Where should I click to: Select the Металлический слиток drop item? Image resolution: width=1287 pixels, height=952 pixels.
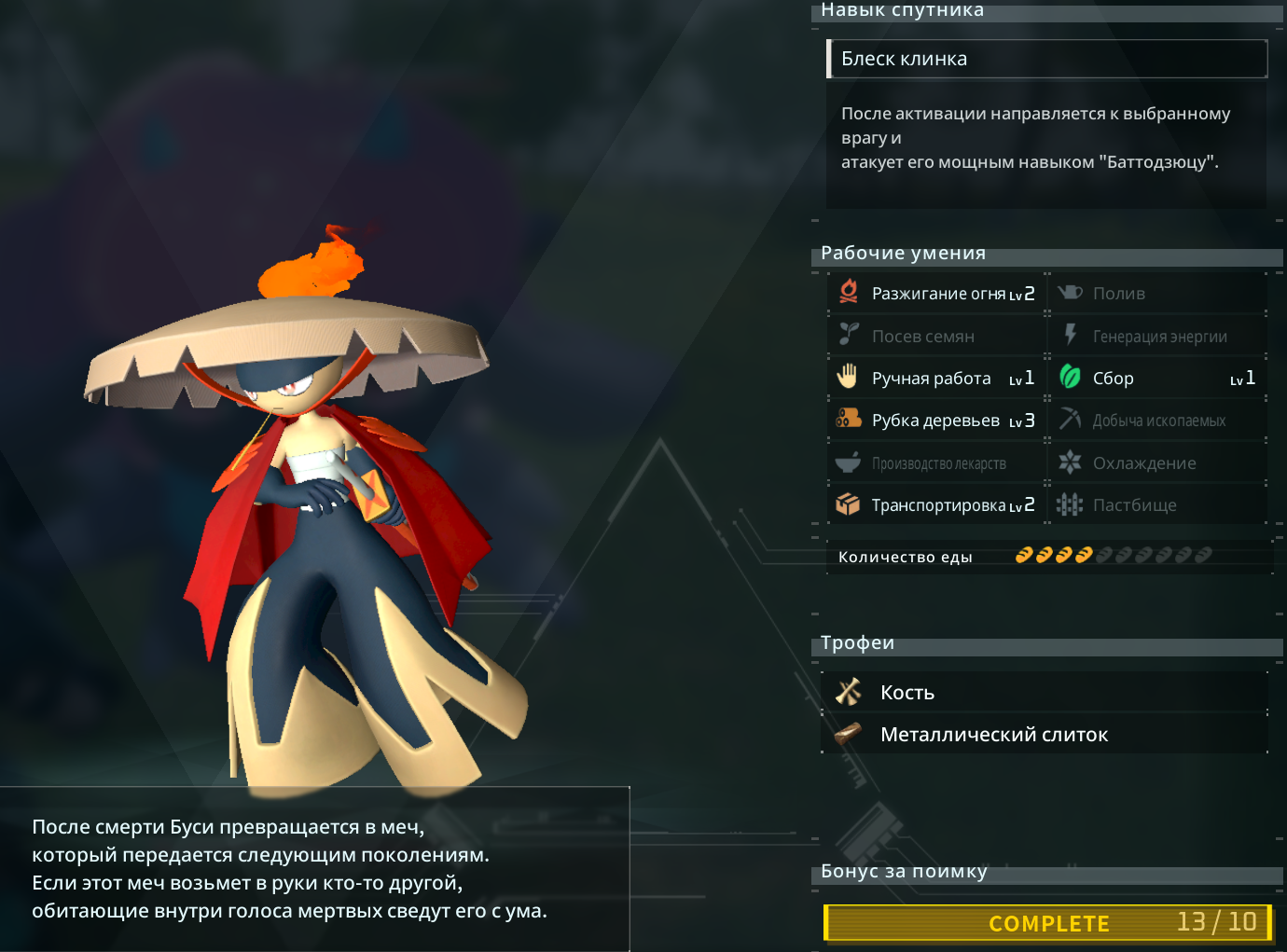[1045, 735]
